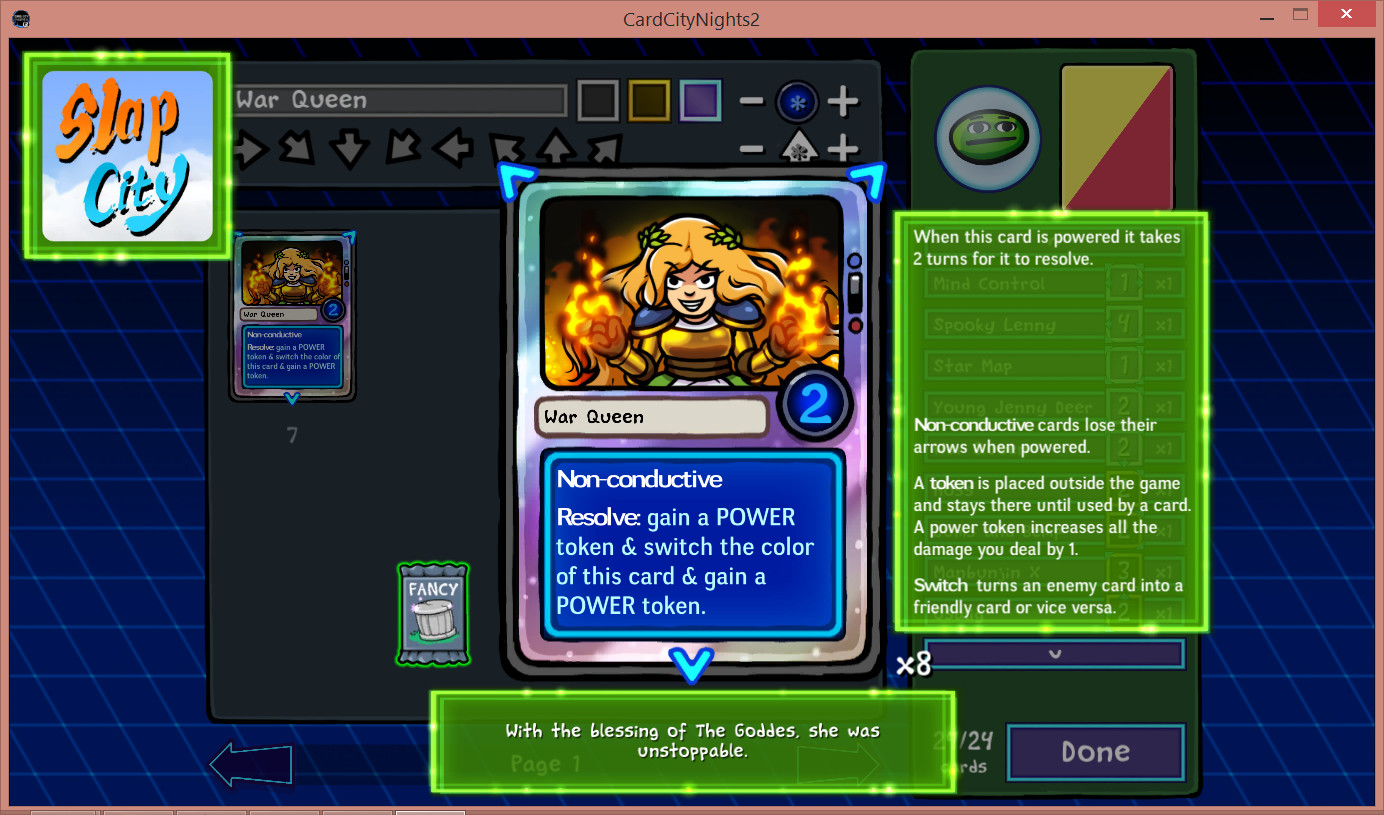Select the small War Queen card thumbnail
This screenshot has width=1384, height=815.
pos(292,315)
